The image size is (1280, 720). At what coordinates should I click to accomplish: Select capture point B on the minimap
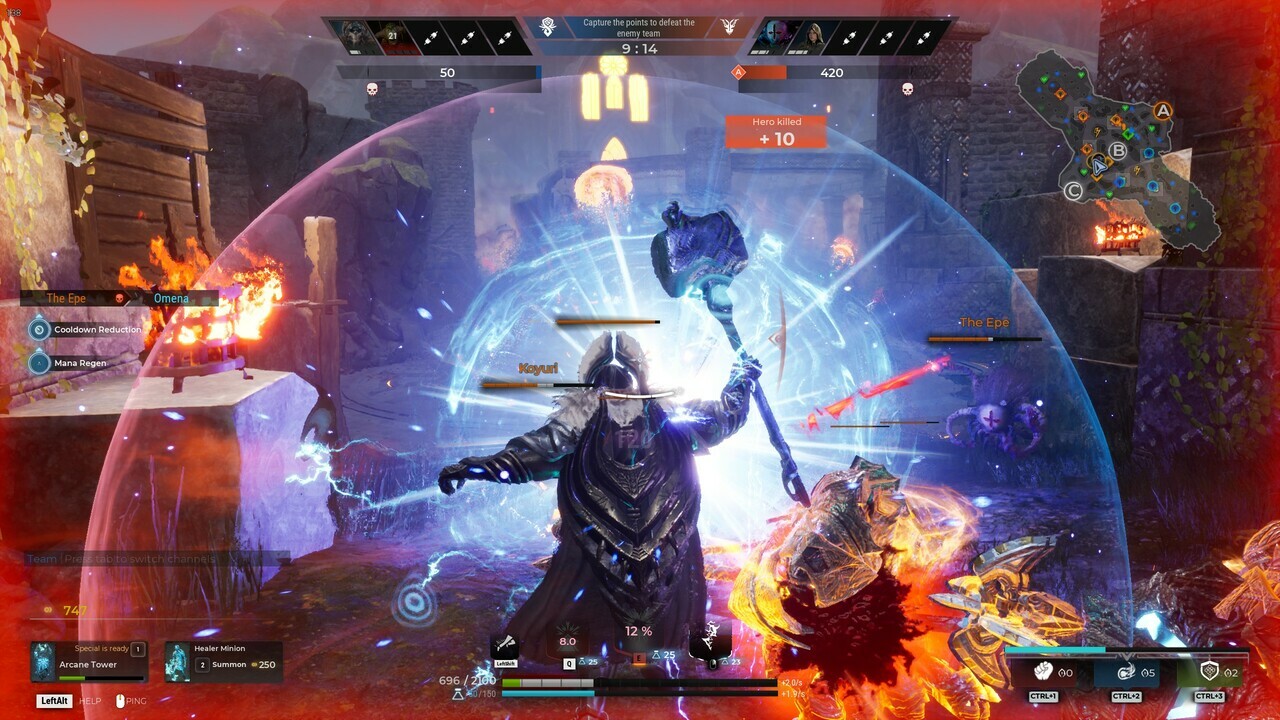pos(1118,152)
